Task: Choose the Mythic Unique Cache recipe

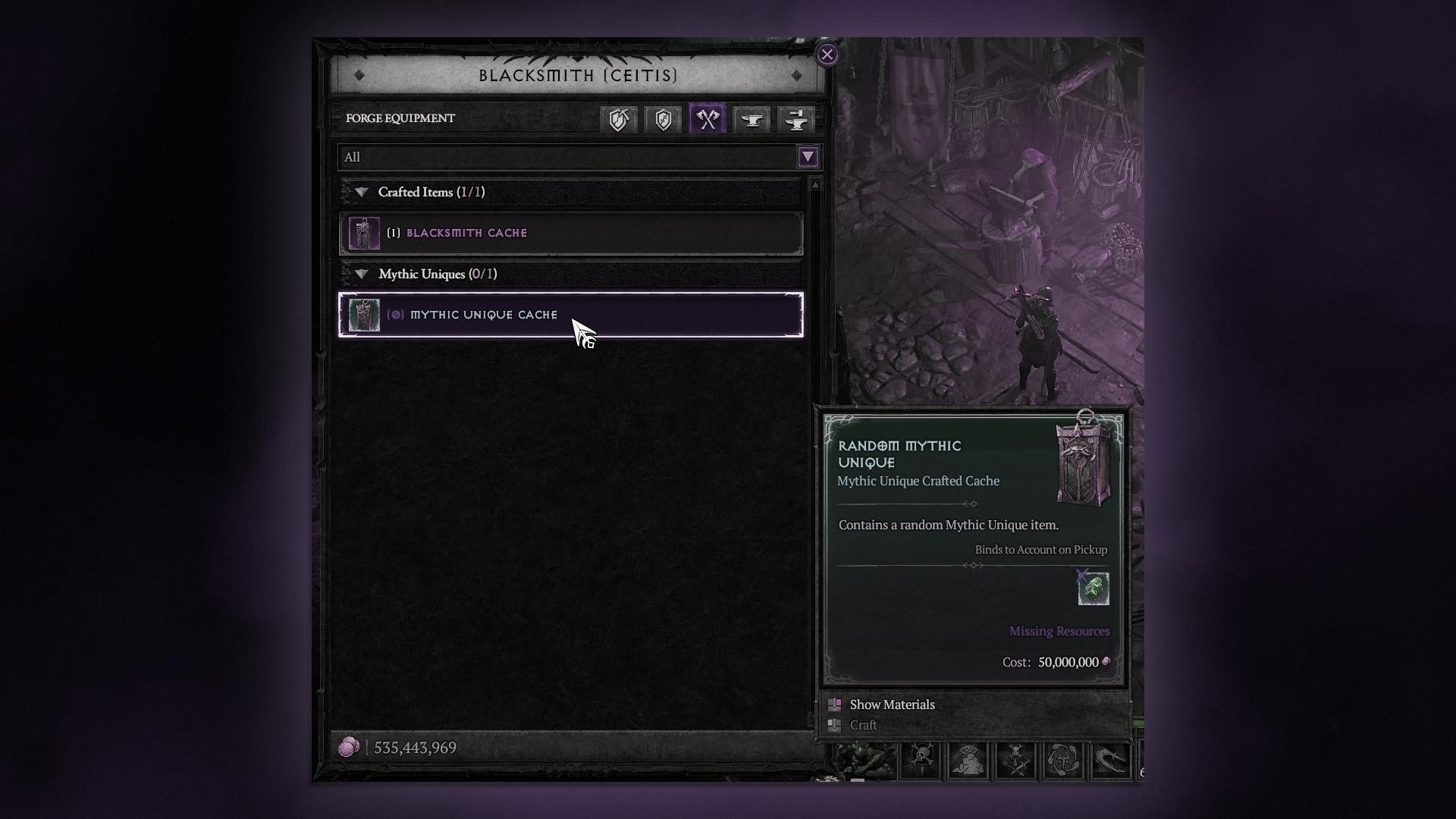Action: pos(570,315)
